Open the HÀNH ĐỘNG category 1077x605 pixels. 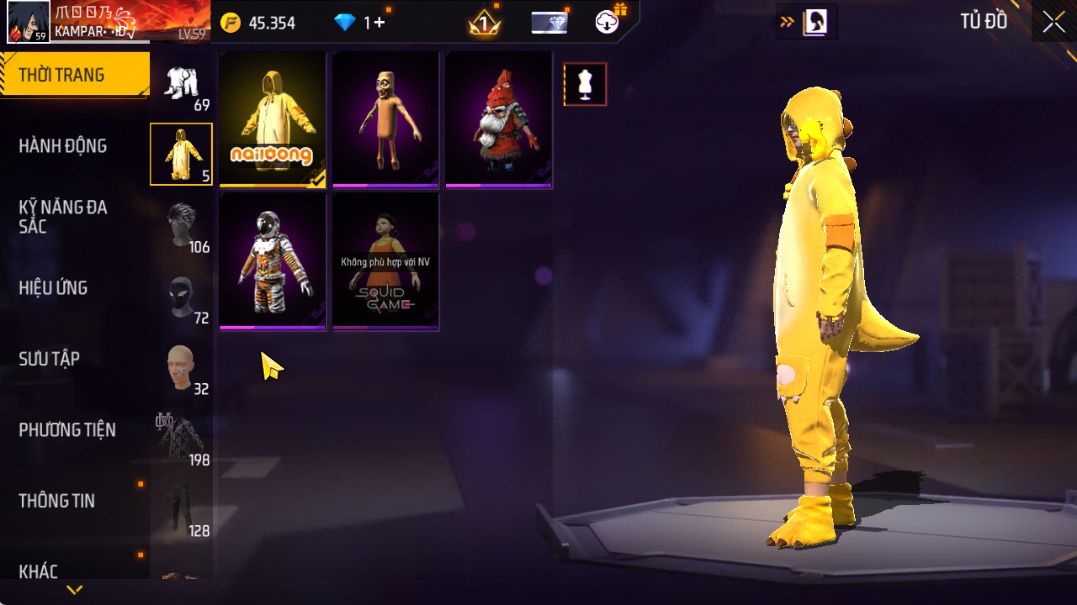63,146
